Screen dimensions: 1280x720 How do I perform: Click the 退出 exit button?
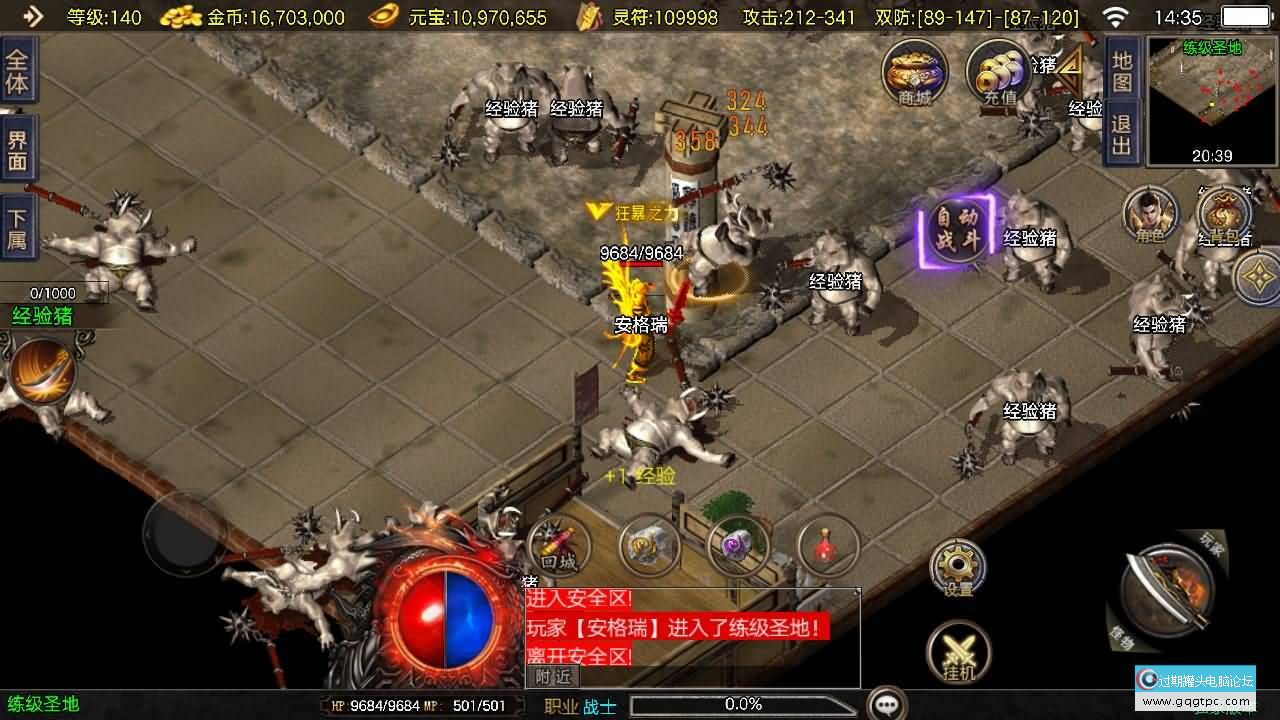[1122, 136]
